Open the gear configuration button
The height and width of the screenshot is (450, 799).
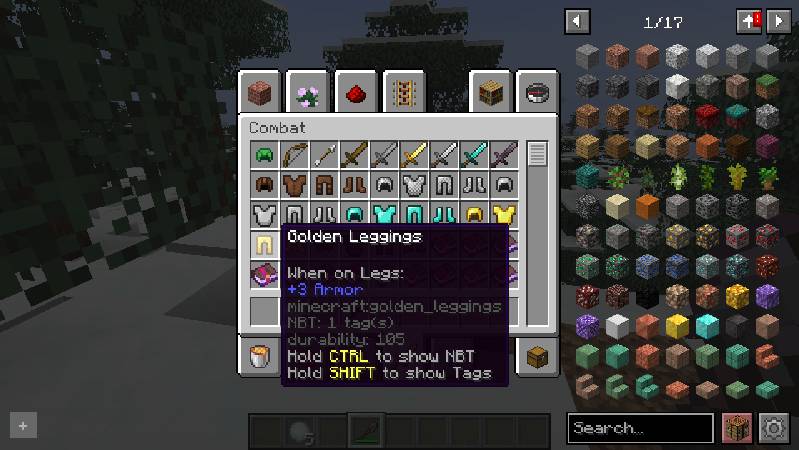pyautogui.click(x=774, y=428)
